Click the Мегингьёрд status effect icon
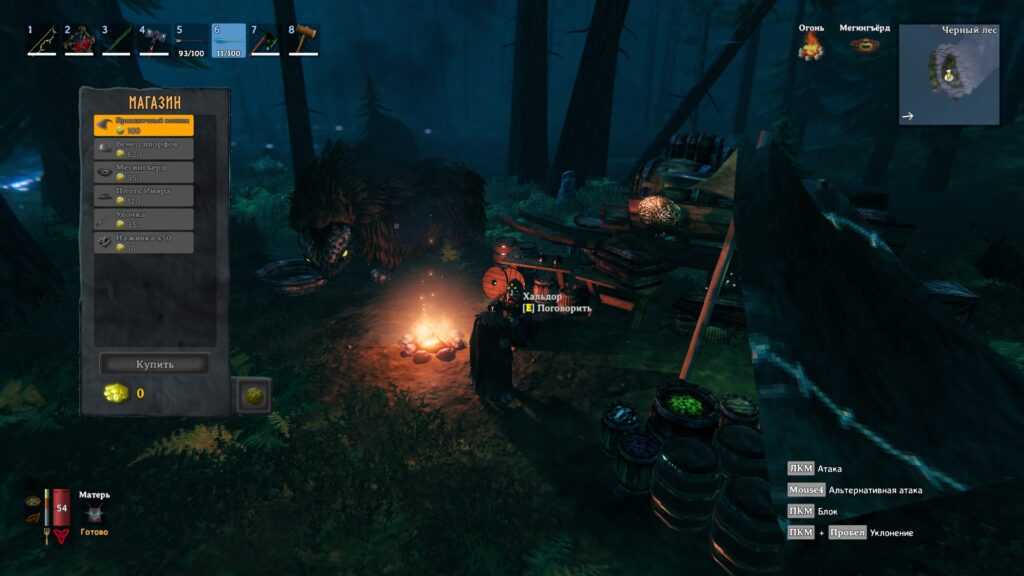Screen dimensions: 1024x576 click(864, 45)
